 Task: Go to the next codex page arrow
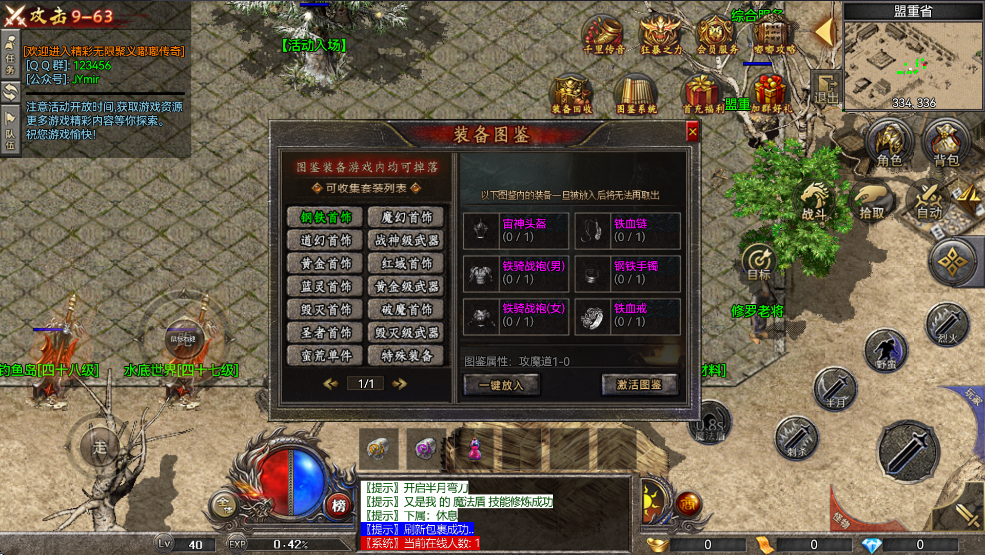(400, 383)
